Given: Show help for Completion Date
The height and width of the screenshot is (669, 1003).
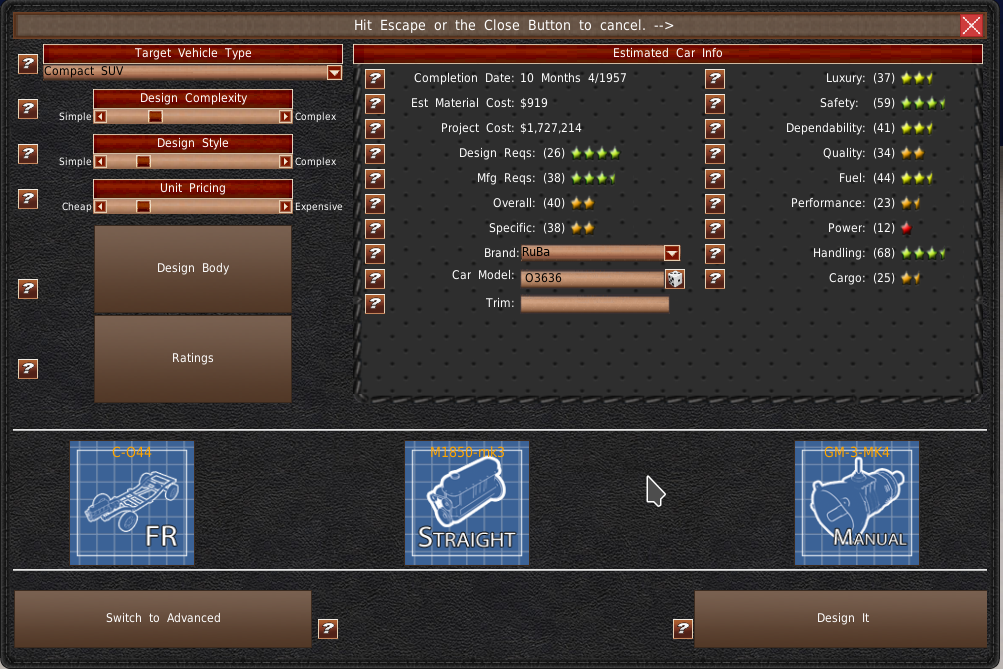Looking at the screenshot, I should pyautogui.click(x=375, y=79).
